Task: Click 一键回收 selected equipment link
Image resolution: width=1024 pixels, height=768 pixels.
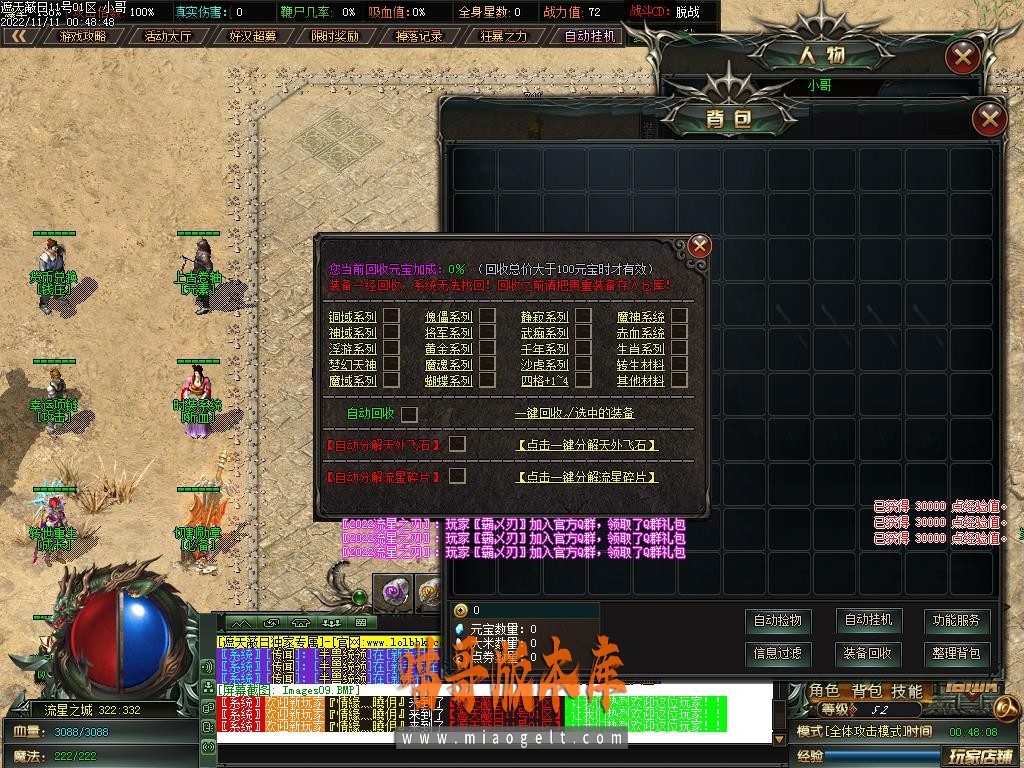Action: 574,414
